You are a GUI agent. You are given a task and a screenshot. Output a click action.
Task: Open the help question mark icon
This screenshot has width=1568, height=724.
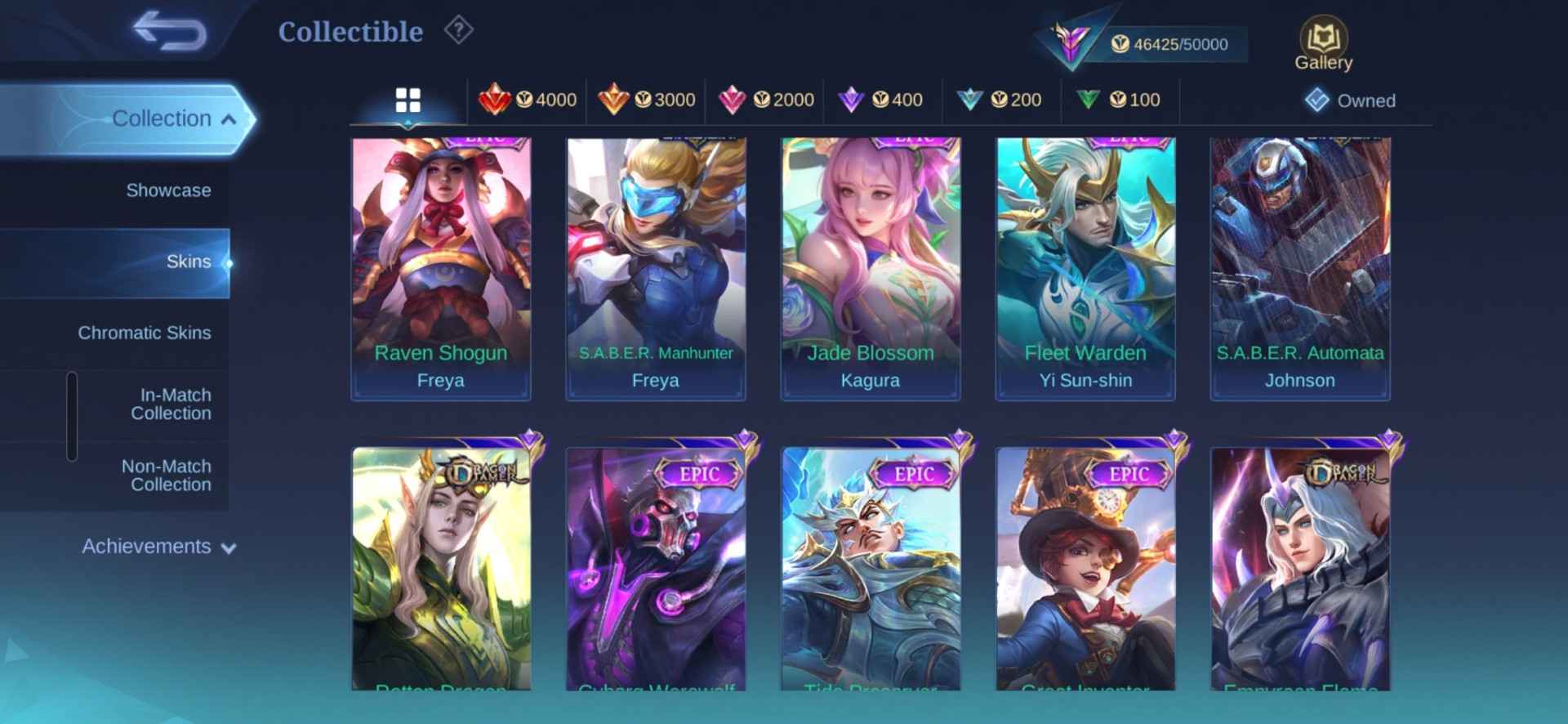point(459,30)
